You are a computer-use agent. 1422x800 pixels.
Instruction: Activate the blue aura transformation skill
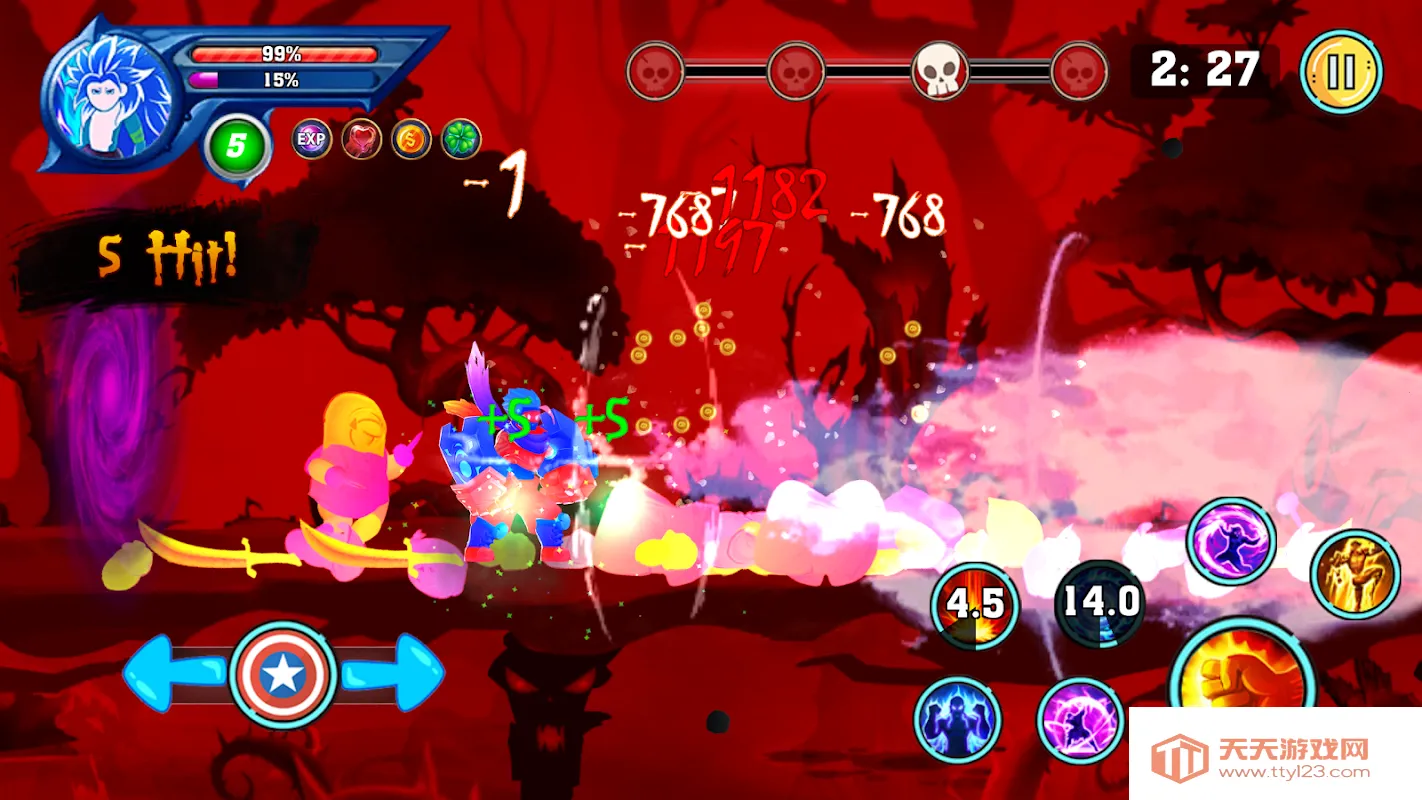(x=957, y=719)
